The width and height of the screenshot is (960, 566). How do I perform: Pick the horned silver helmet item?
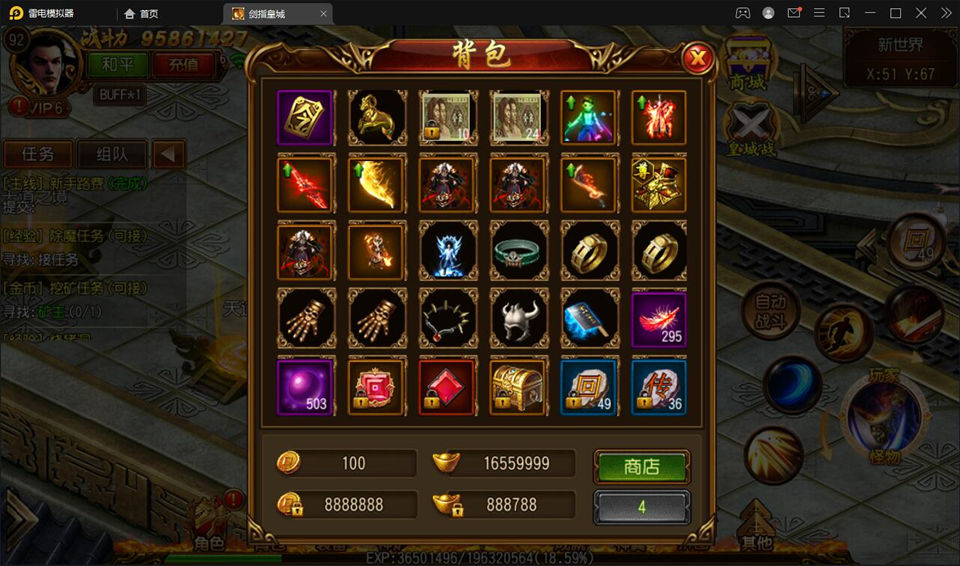tap(518, 318)
